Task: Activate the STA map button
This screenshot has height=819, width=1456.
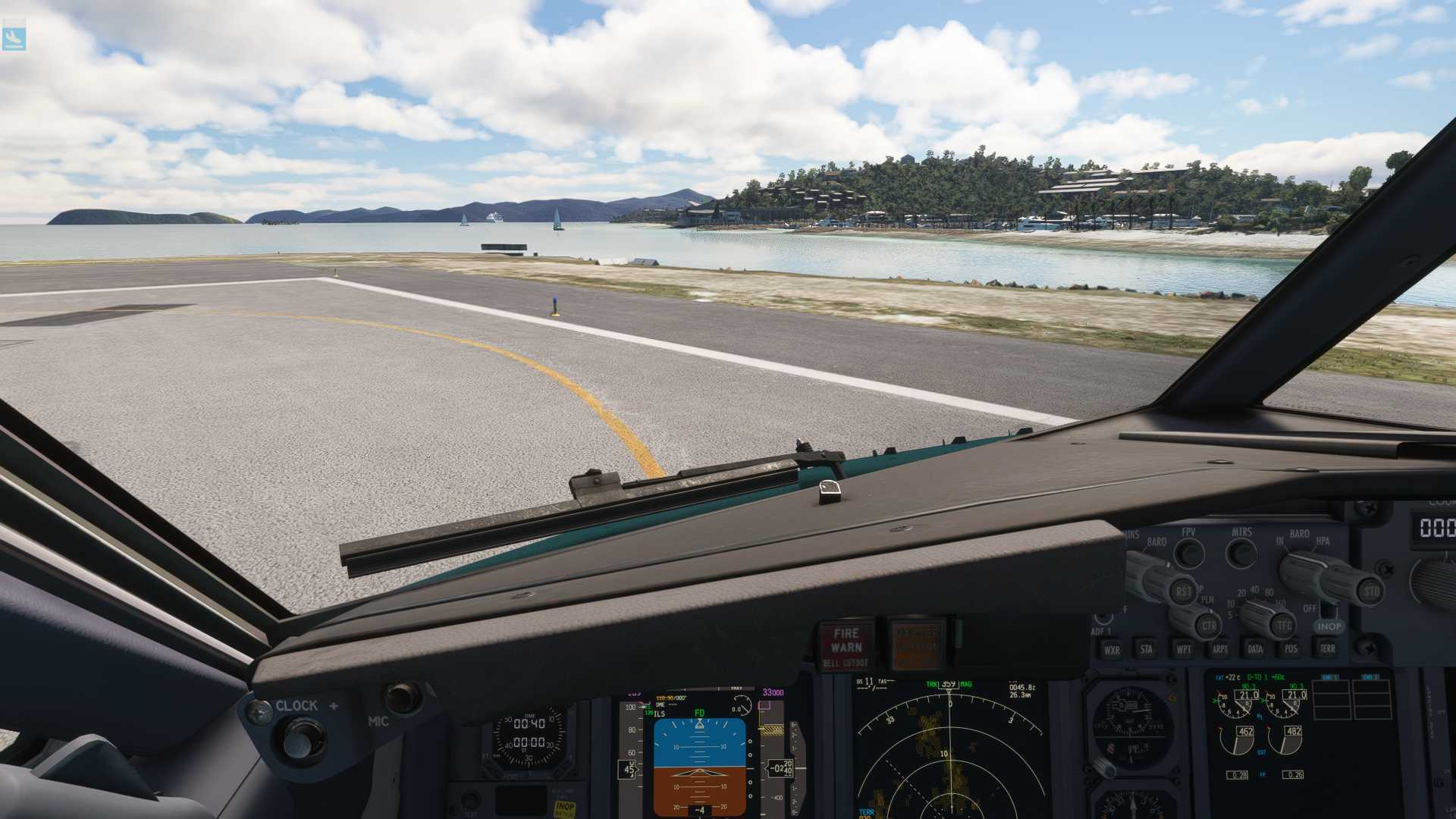Action: (1146, 649)
